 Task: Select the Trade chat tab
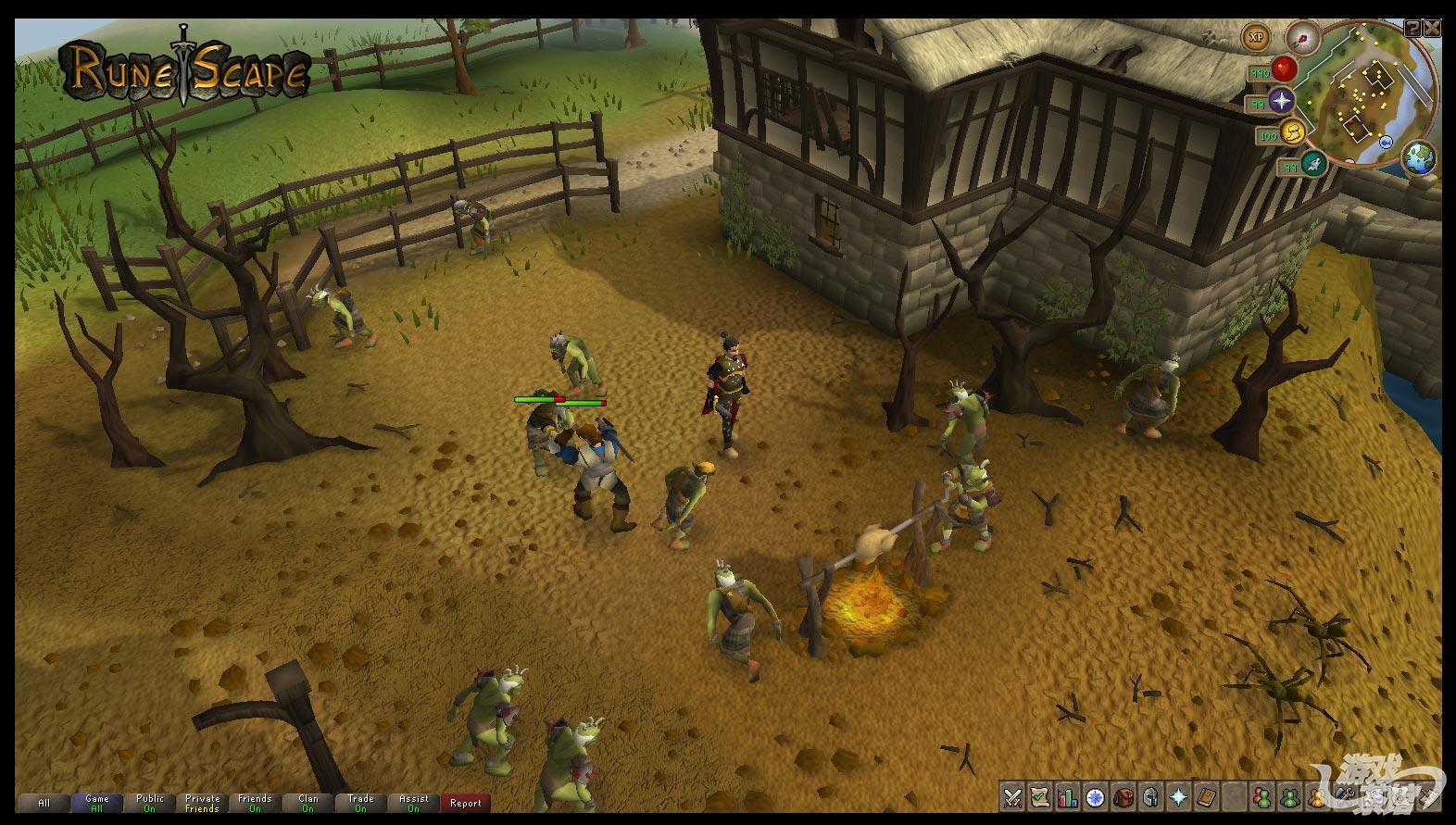360,803
